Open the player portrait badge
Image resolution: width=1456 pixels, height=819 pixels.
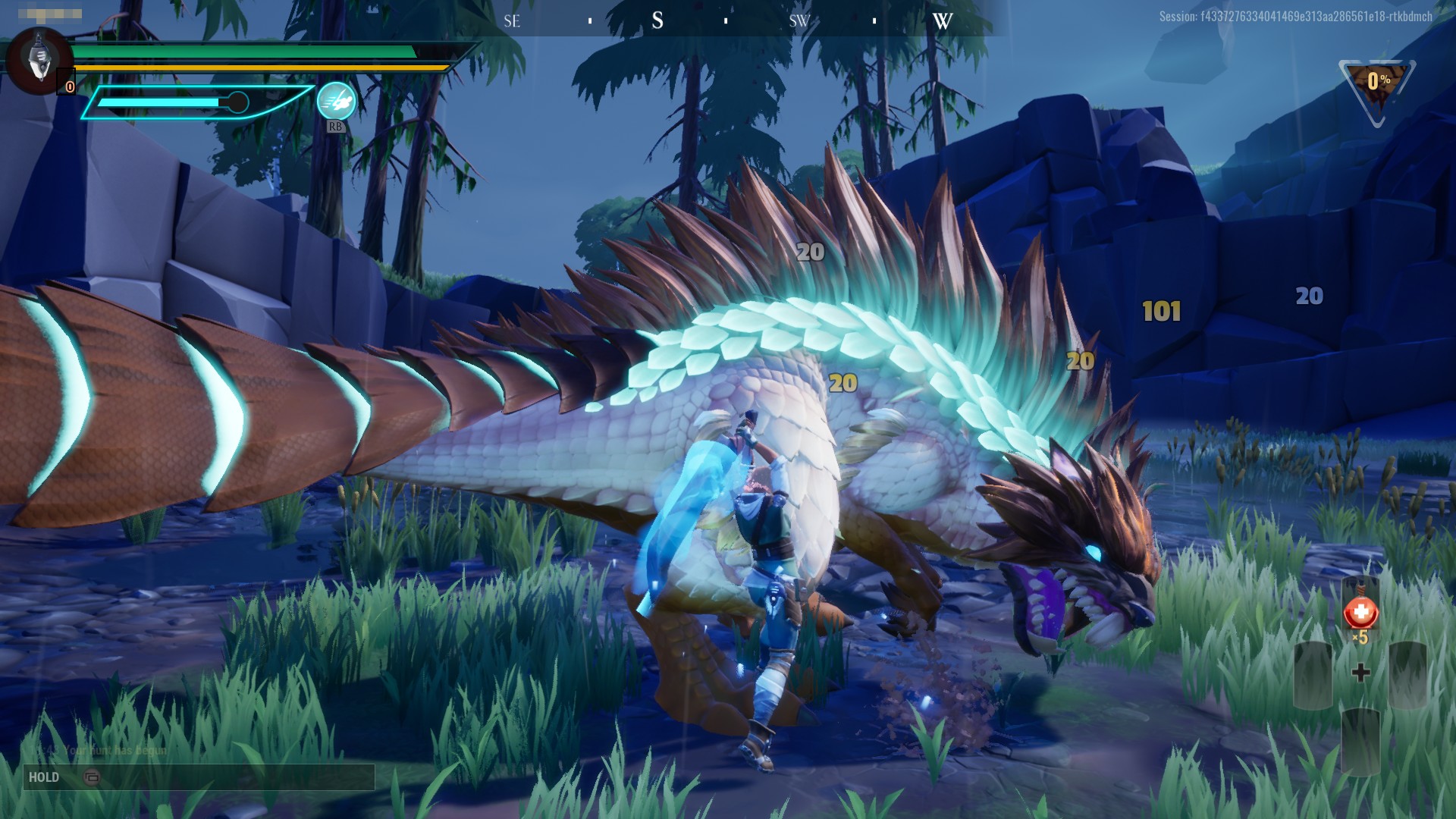pos(39,61)
